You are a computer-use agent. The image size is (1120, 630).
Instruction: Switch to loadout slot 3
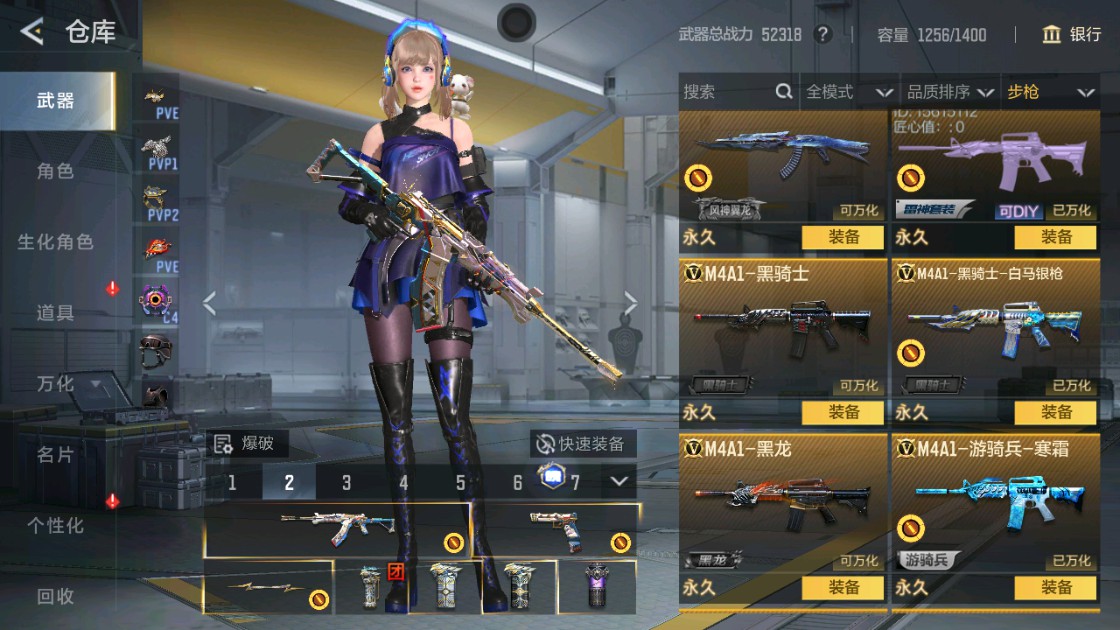[x=346, y=483]
